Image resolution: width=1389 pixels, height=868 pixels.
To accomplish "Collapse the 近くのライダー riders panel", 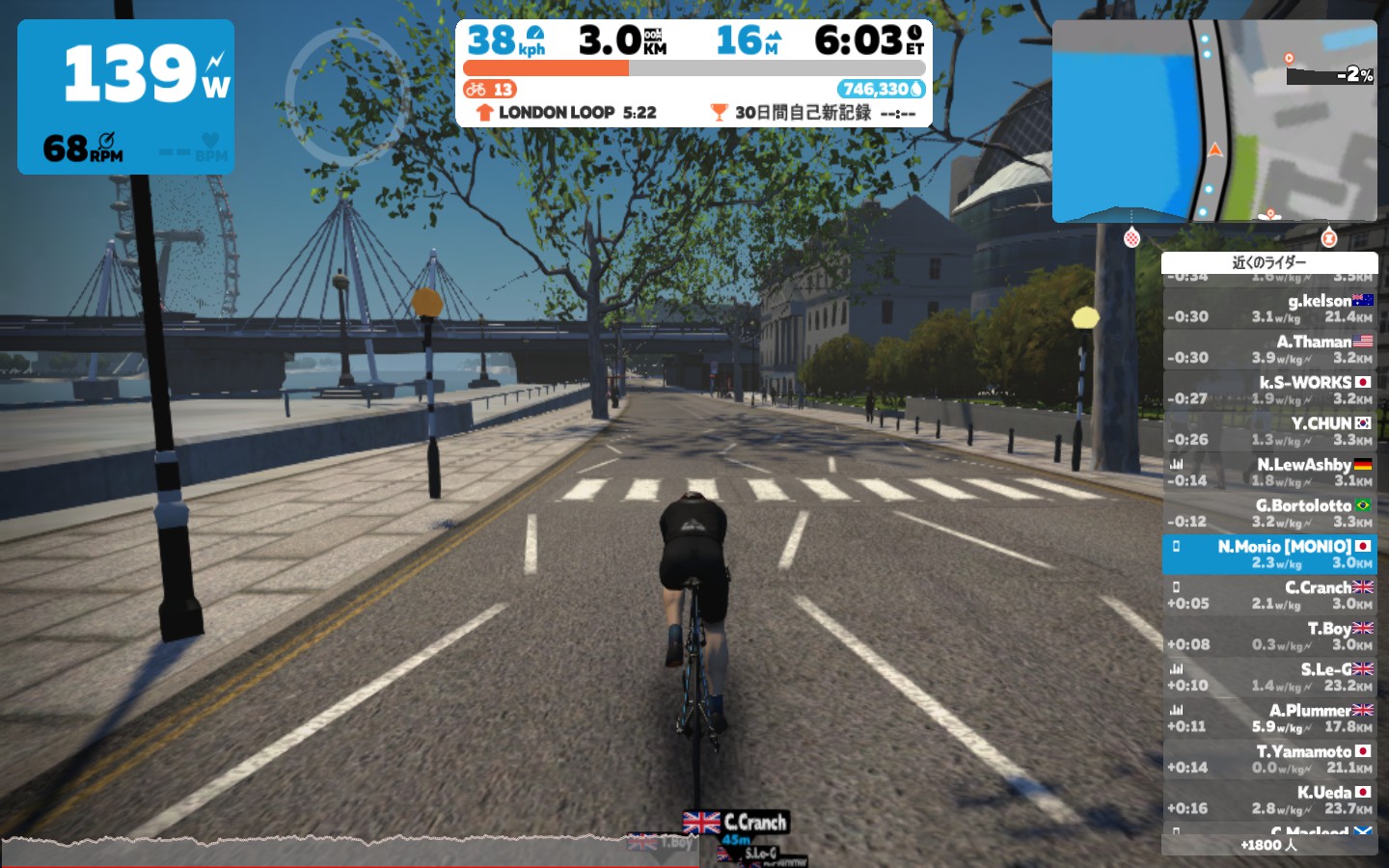I will [1270, 262].
